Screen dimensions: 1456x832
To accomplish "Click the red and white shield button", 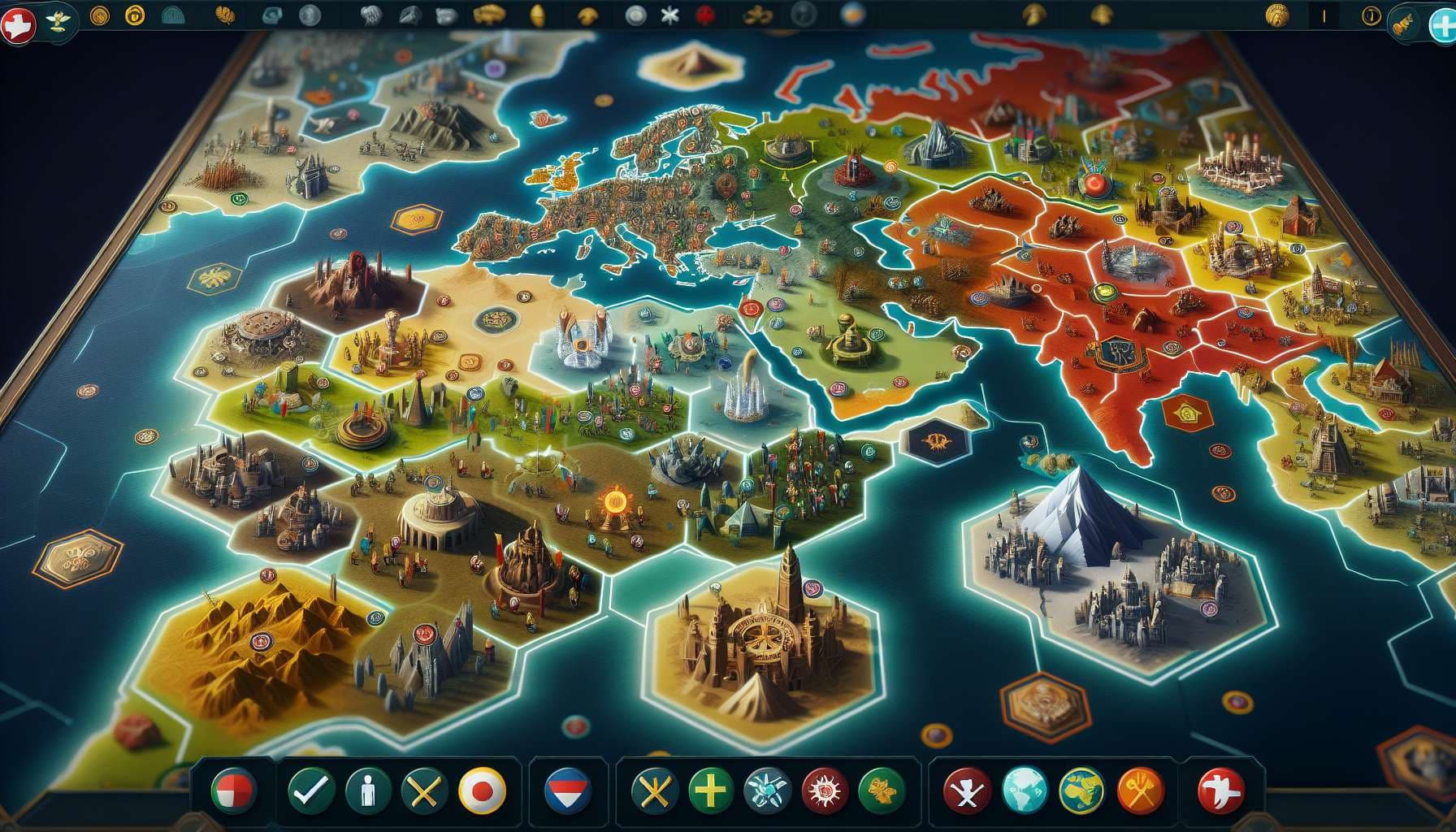I will [x=234, y=789].
